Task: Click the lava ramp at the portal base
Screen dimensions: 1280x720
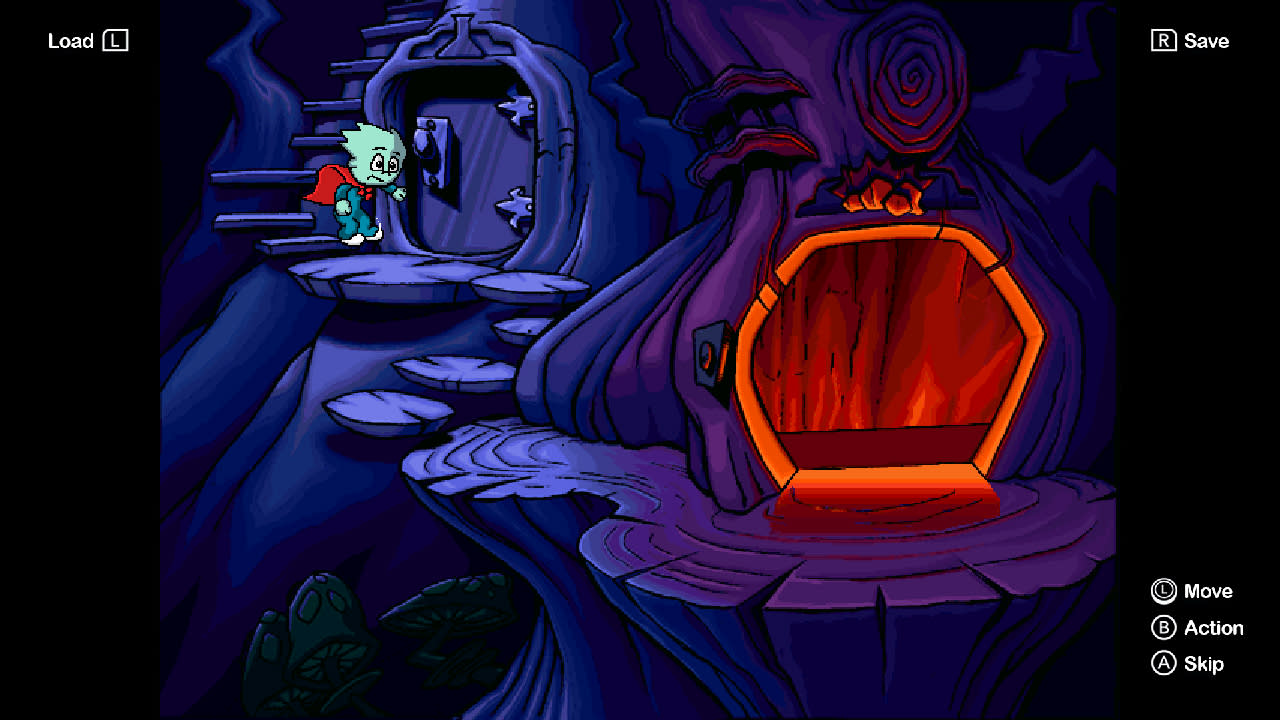Action: click(x=880, y=490)
